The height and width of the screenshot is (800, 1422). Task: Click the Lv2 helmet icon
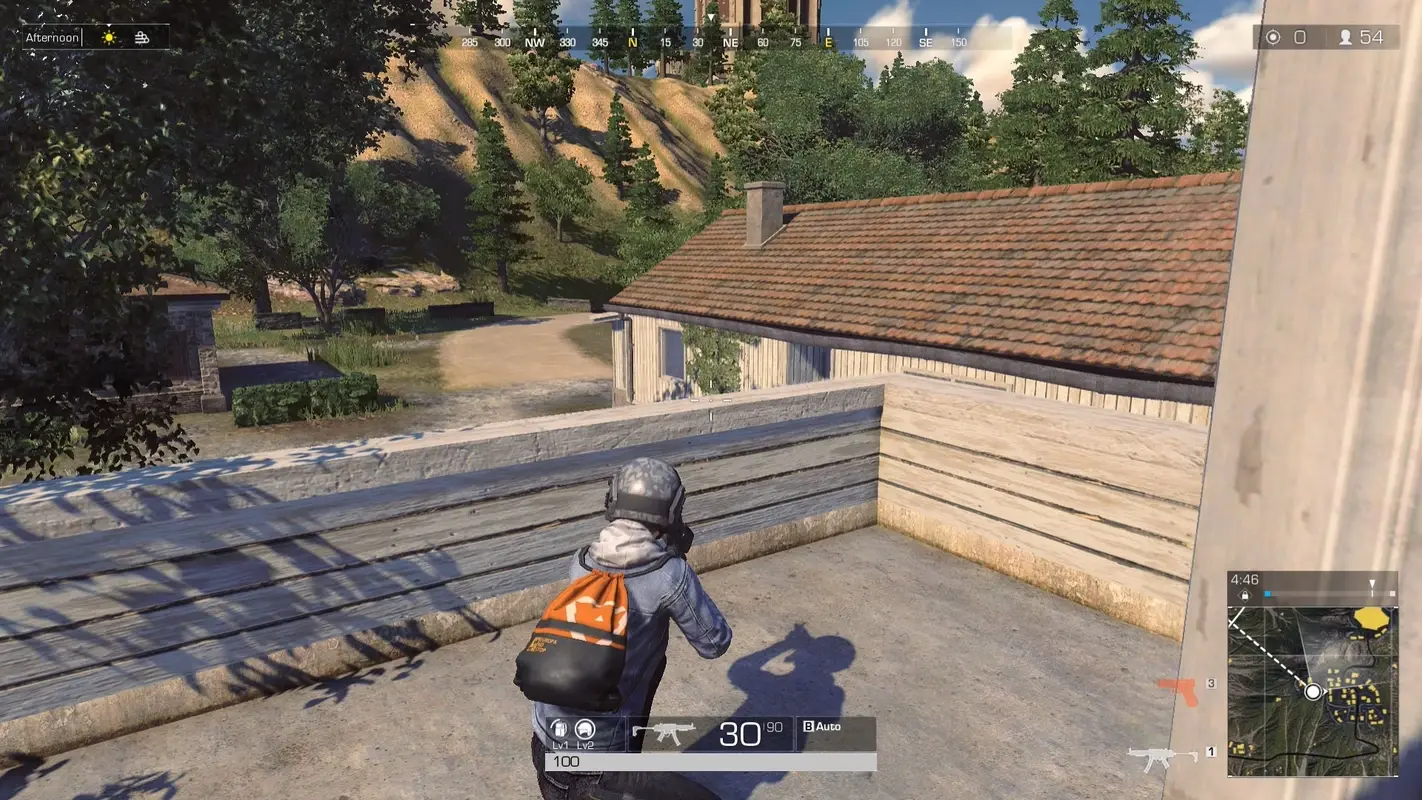coord(586,731)
